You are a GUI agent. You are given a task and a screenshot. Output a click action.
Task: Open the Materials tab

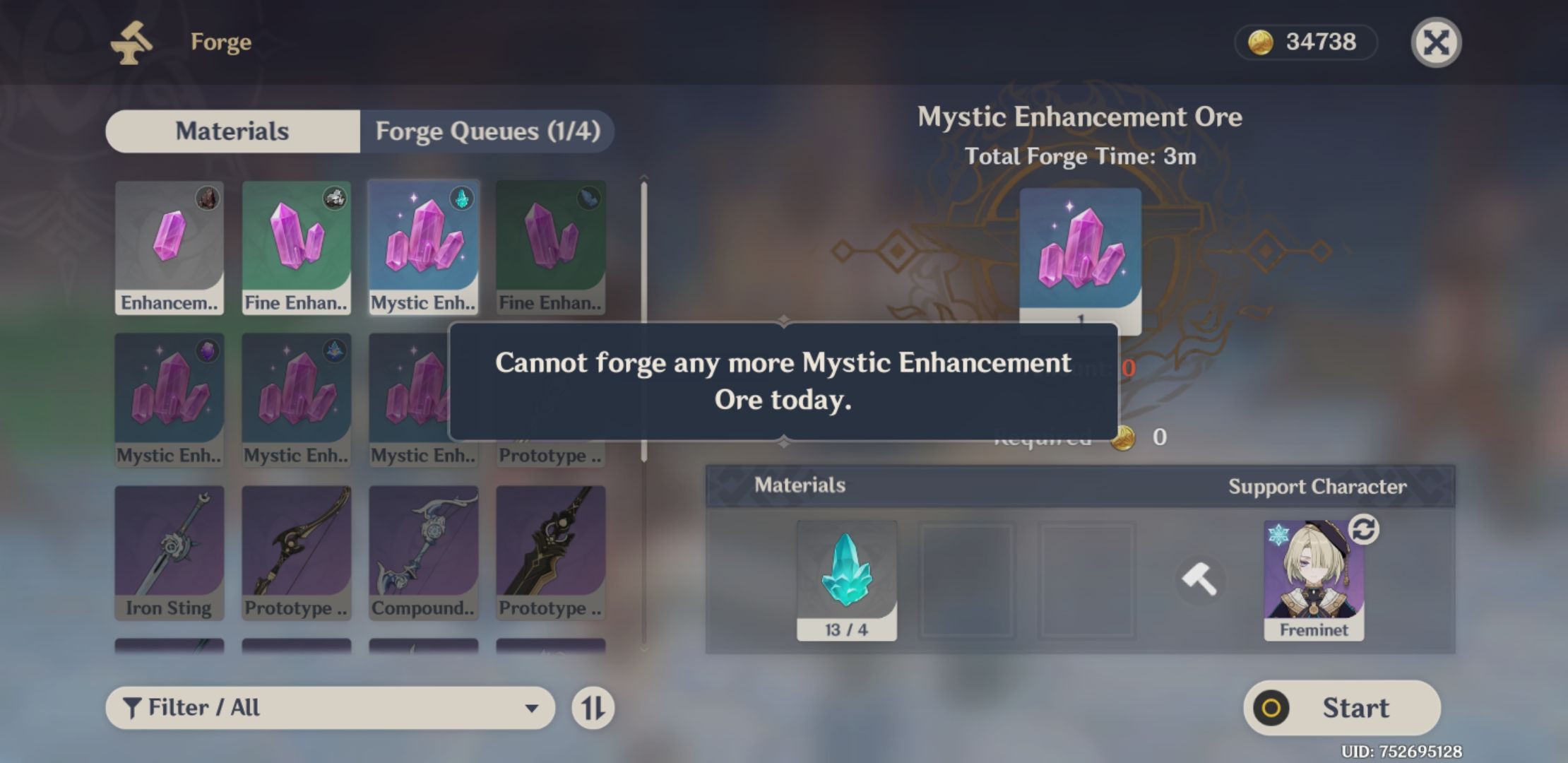click(233, 131)
